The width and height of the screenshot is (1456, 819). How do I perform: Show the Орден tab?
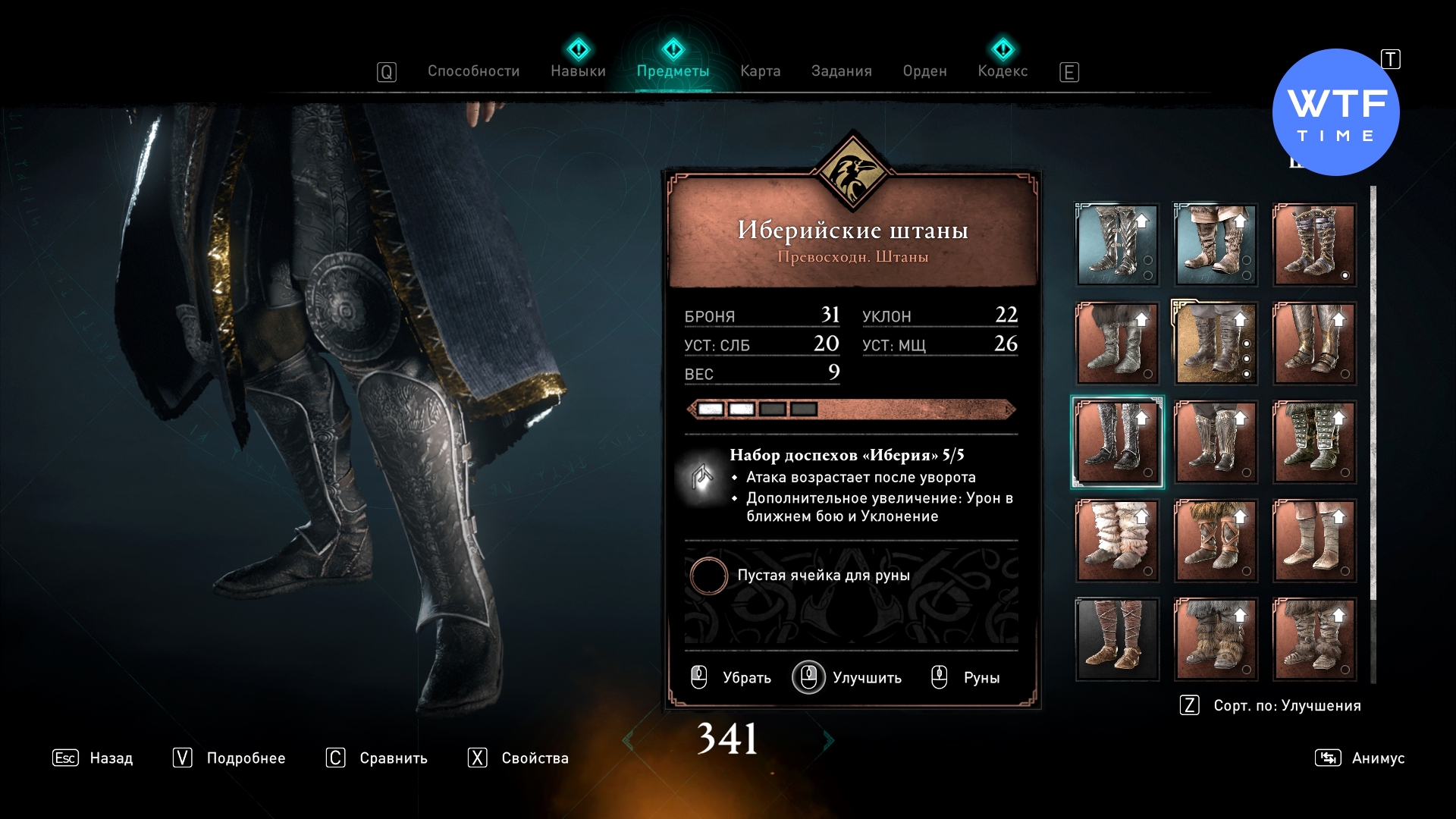924,71
